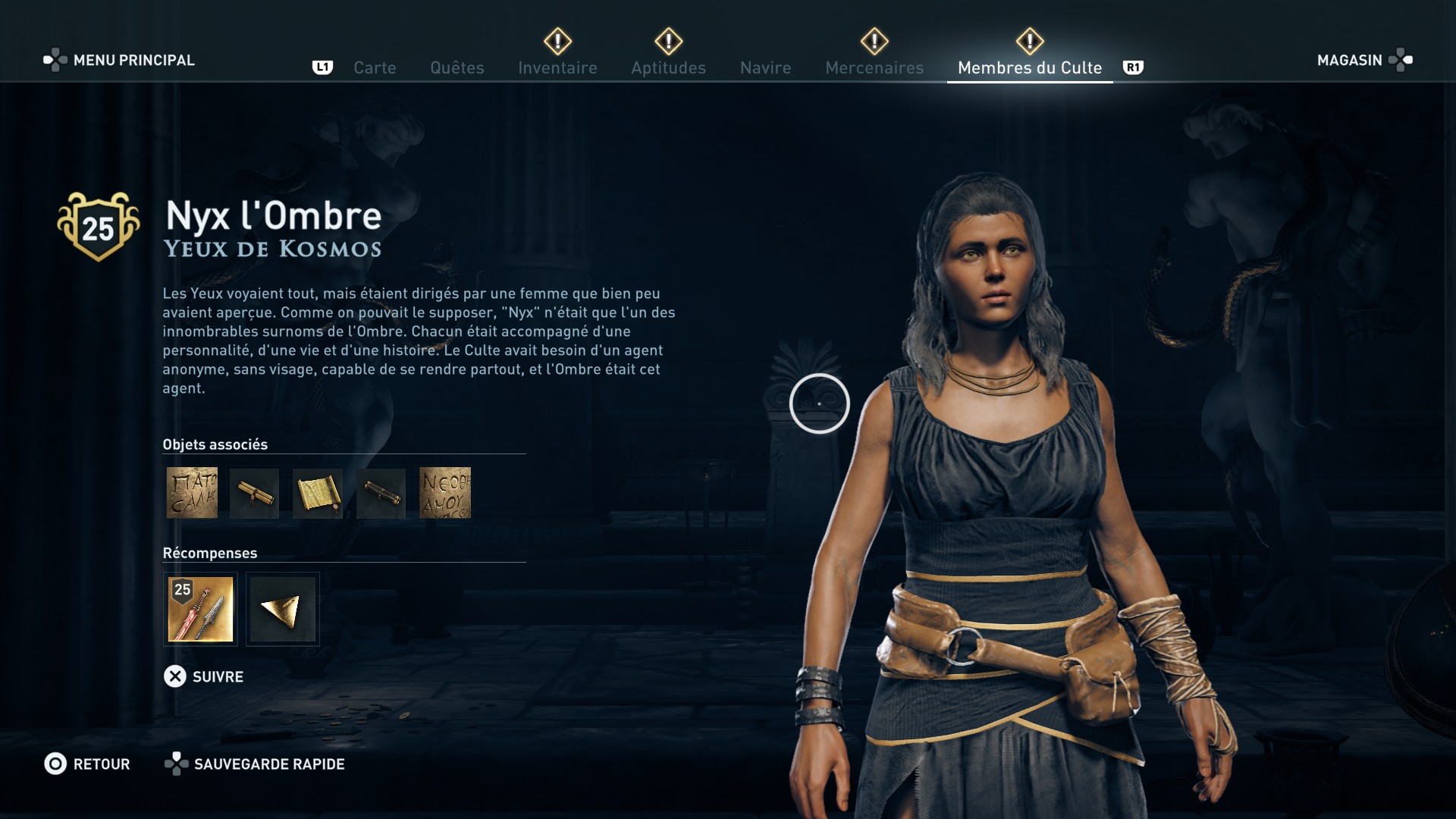Go to the Inventaire tab
The image size is (1456, 819).
click(557, 67)
